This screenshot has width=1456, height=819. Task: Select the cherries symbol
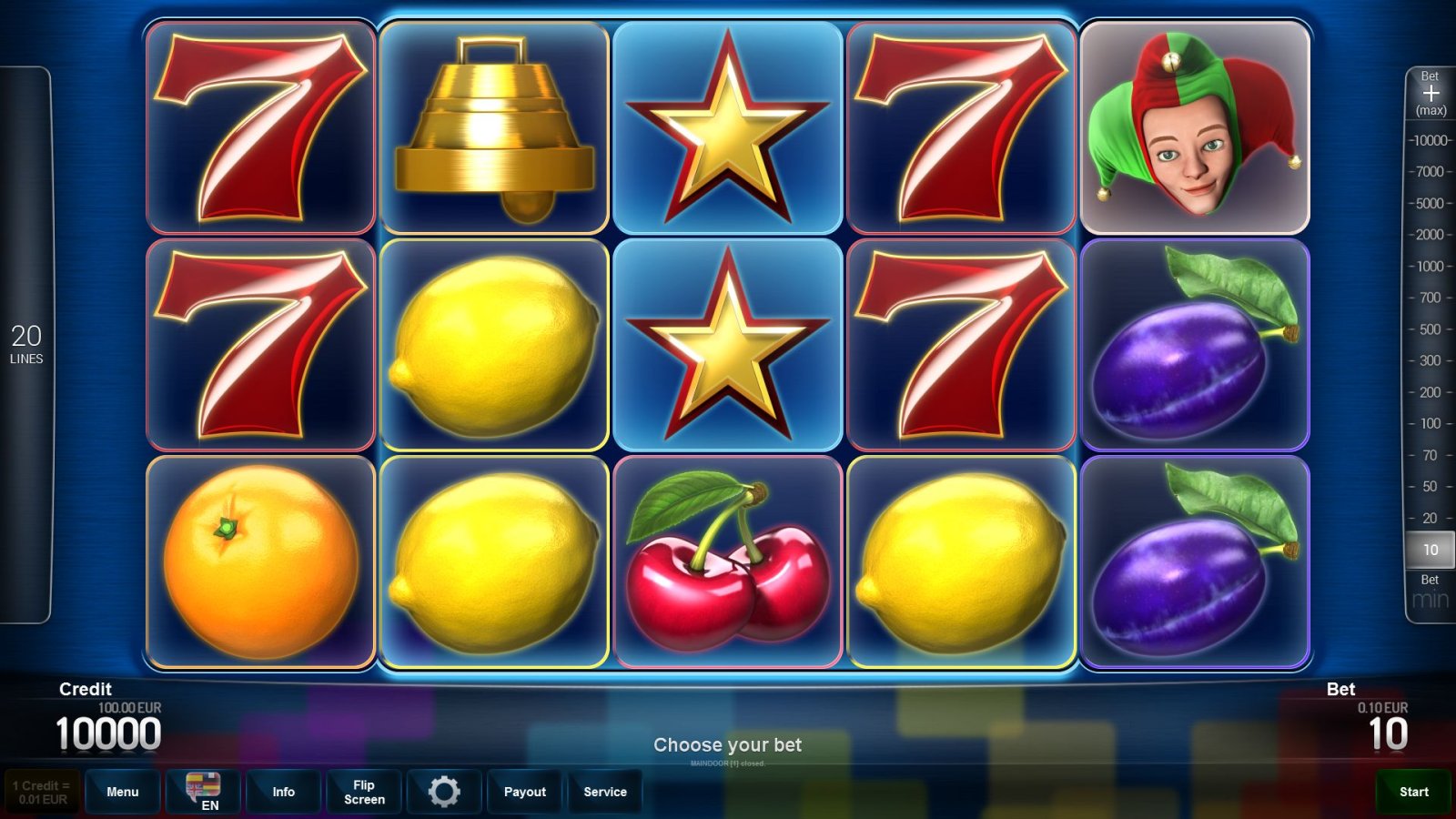(x=728, y=560)
